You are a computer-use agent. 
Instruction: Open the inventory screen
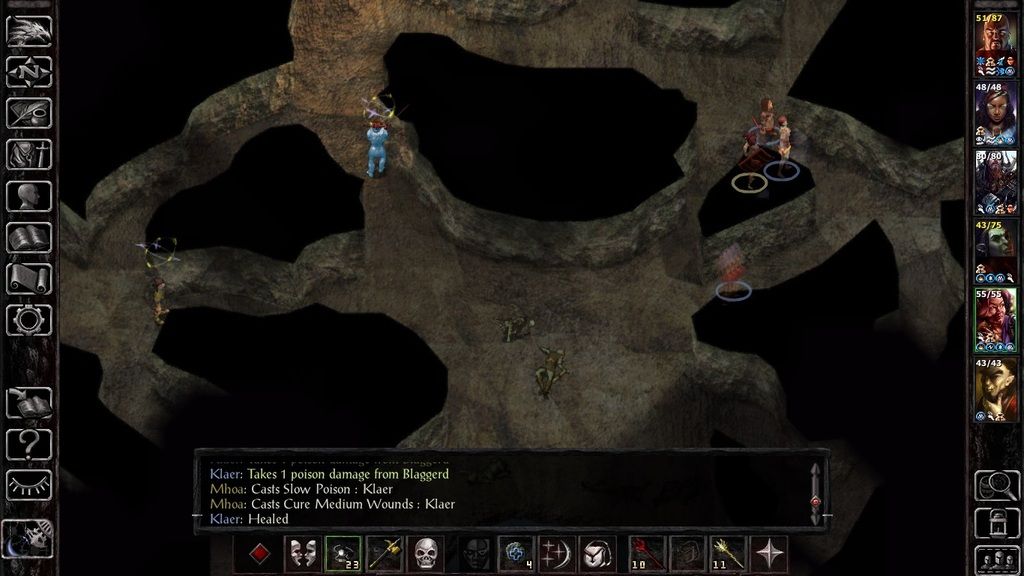29,155
